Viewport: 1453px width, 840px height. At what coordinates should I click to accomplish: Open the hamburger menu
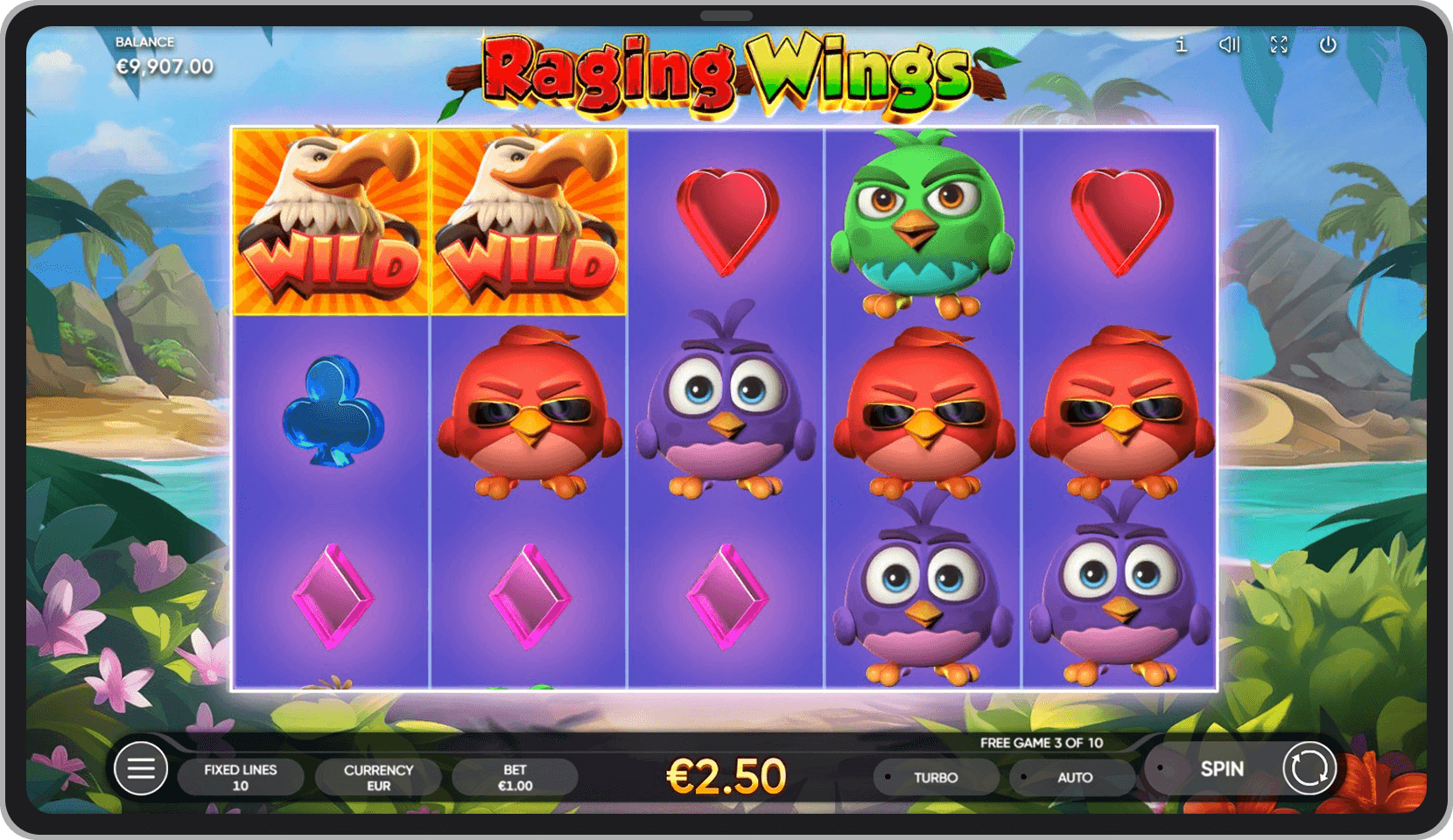pyautogui.click(x=141, y=769)
